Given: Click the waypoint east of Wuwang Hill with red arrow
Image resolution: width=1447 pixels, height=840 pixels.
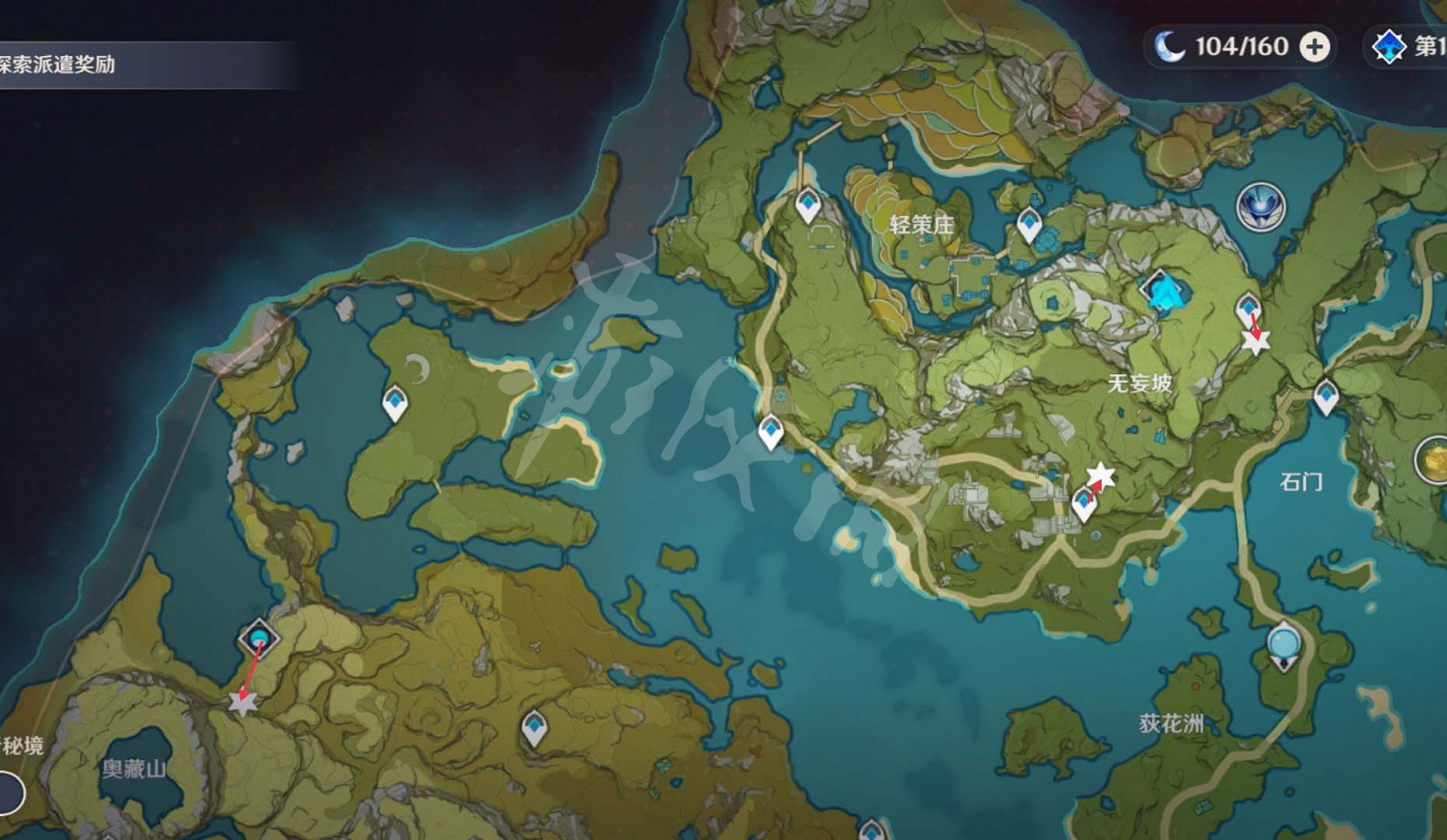Looking at the screenshot, I should coord(1246,307).
